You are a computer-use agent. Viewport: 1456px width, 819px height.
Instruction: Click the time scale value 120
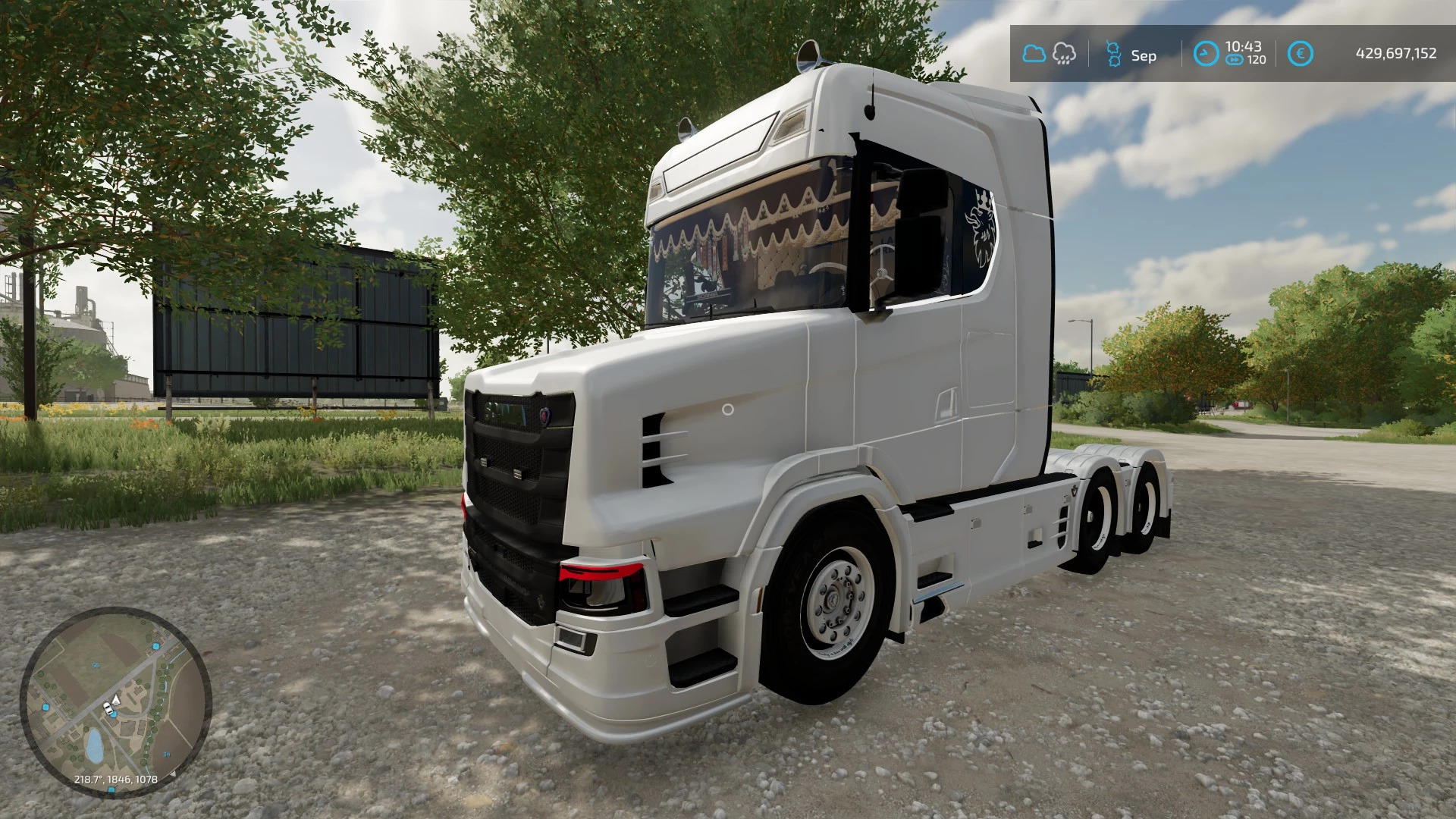click(x=1256, y=59)
